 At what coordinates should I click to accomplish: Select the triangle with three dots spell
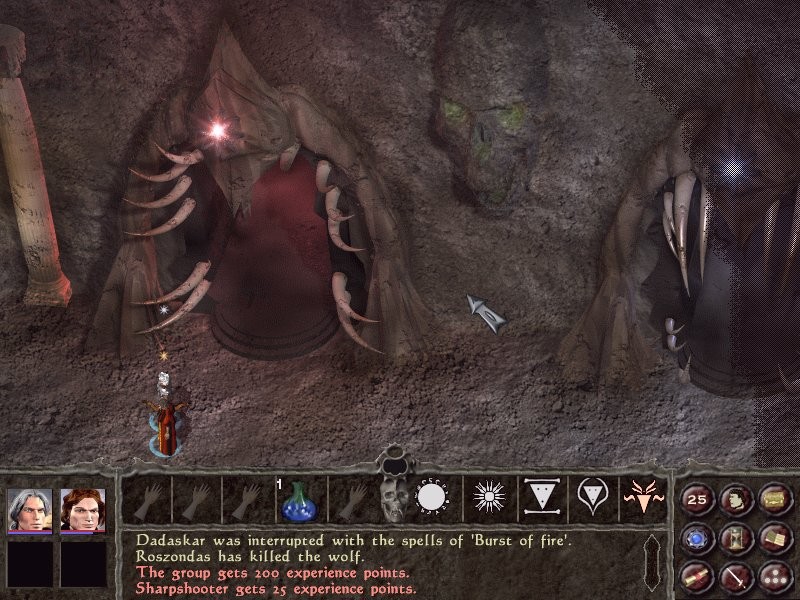tap(539, 499)
